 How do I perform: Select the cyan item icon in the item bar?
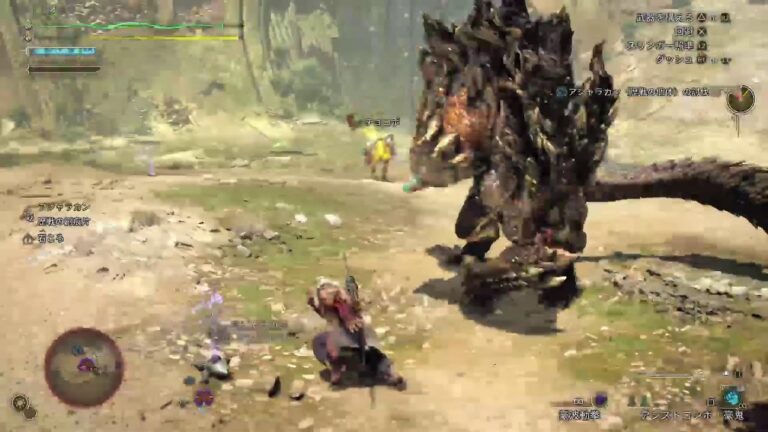click(x=733, y=397)
